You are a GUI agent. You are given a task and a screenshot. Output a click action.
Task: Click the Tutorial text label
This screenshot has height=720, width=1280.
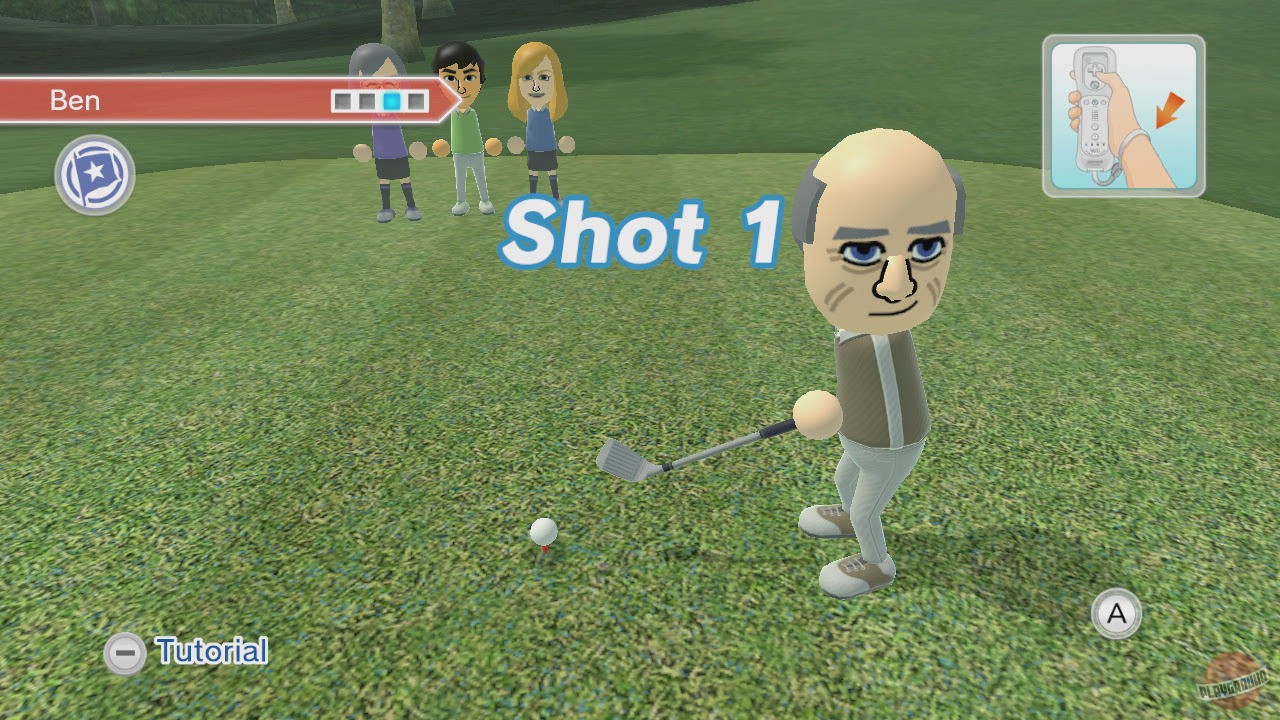(x=210, y=651)
